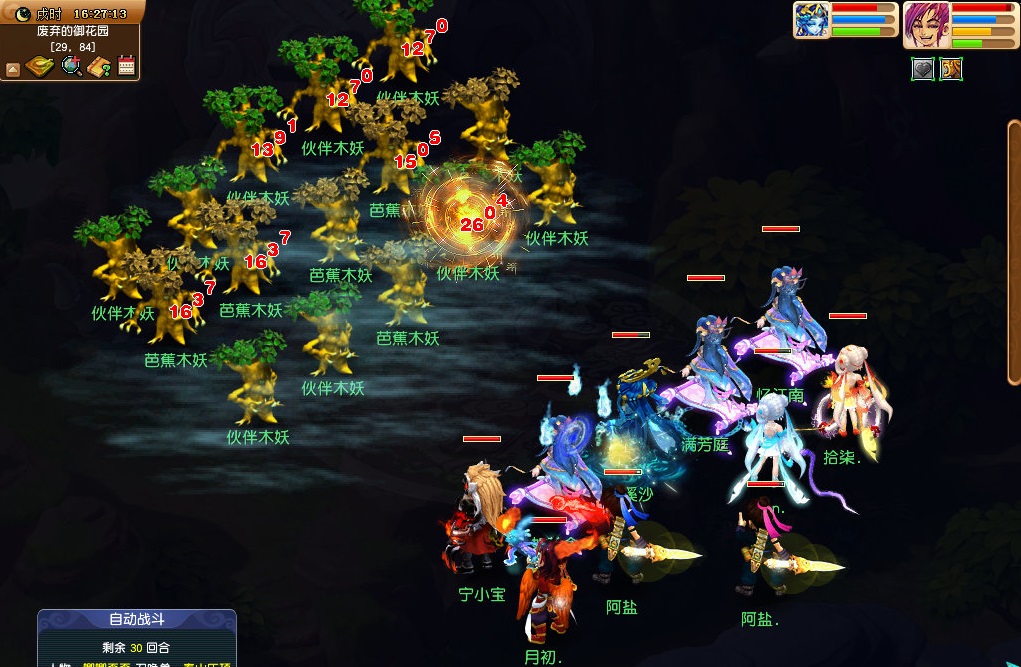
Task: Collapse the map info panel with the up-arrow button
Action: point(13,69)
